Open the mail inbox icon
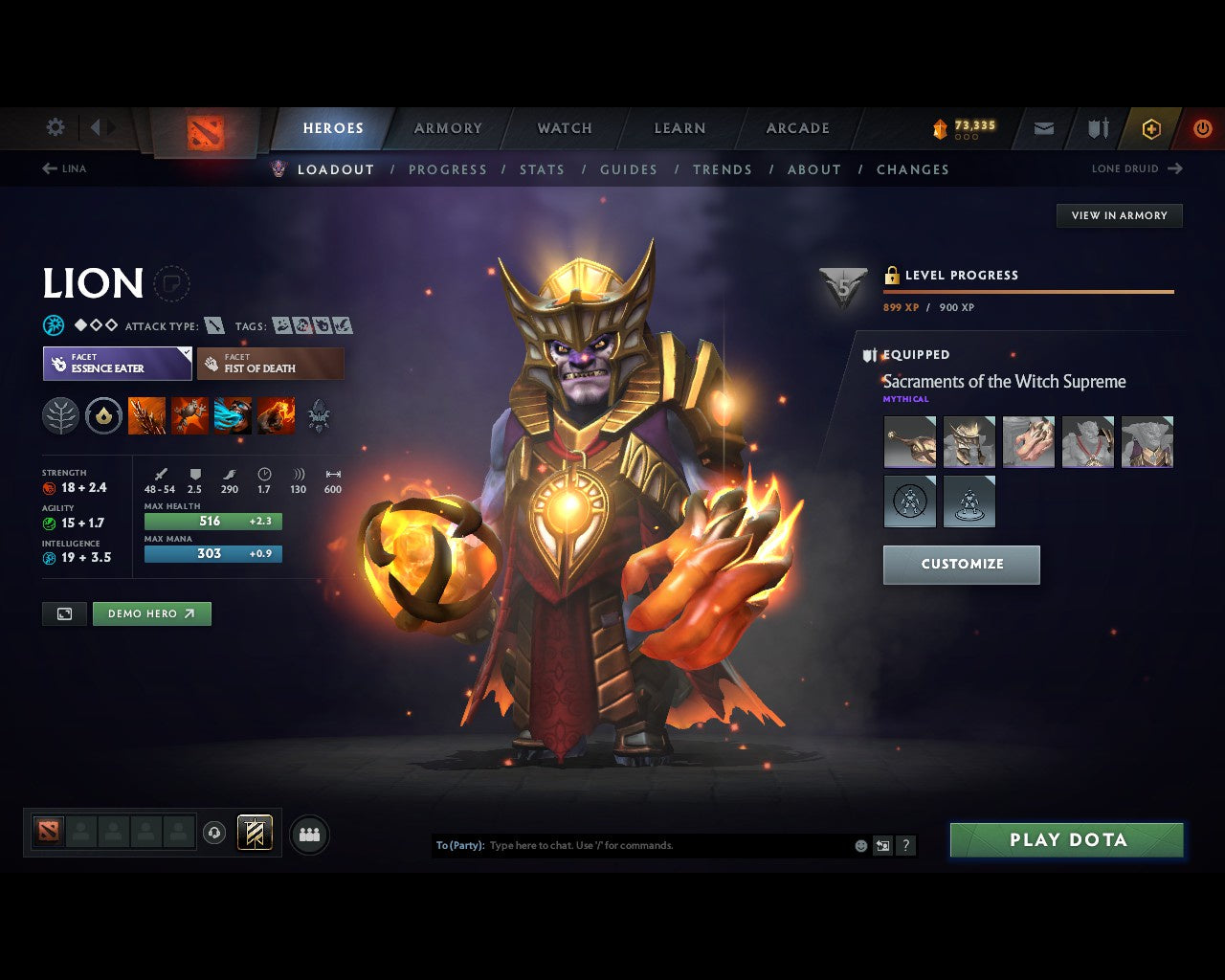This screenshot has width=1225, height=980. coord(1042,128)
